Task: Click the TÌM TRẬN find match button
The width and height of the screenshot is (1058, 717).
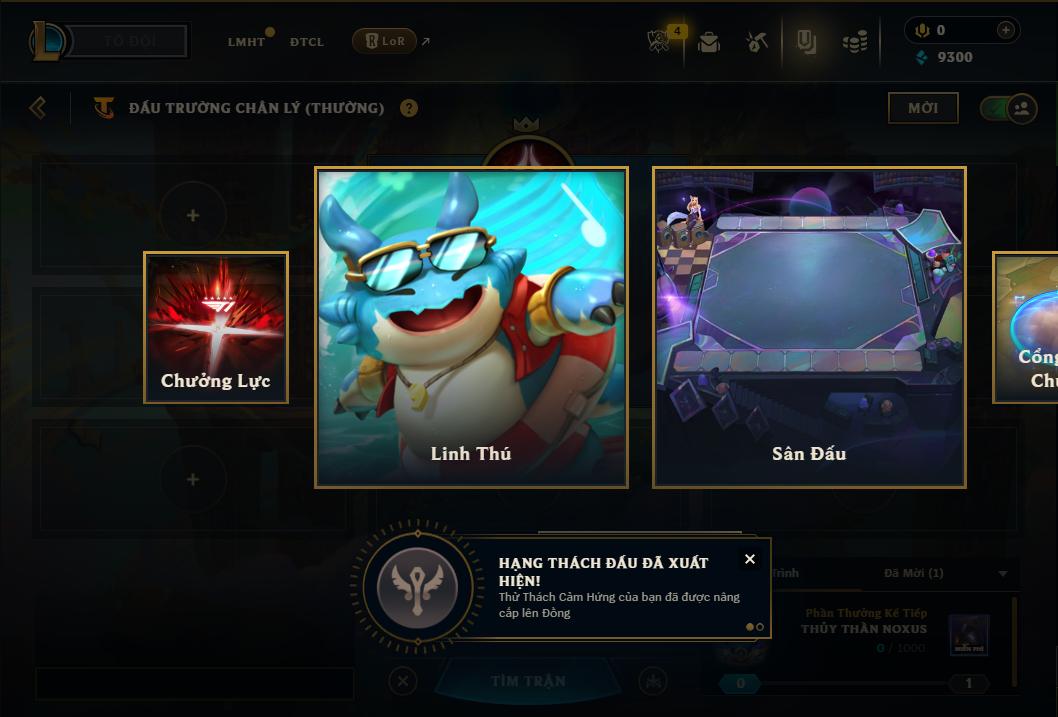Action: [x=528, y=681]
